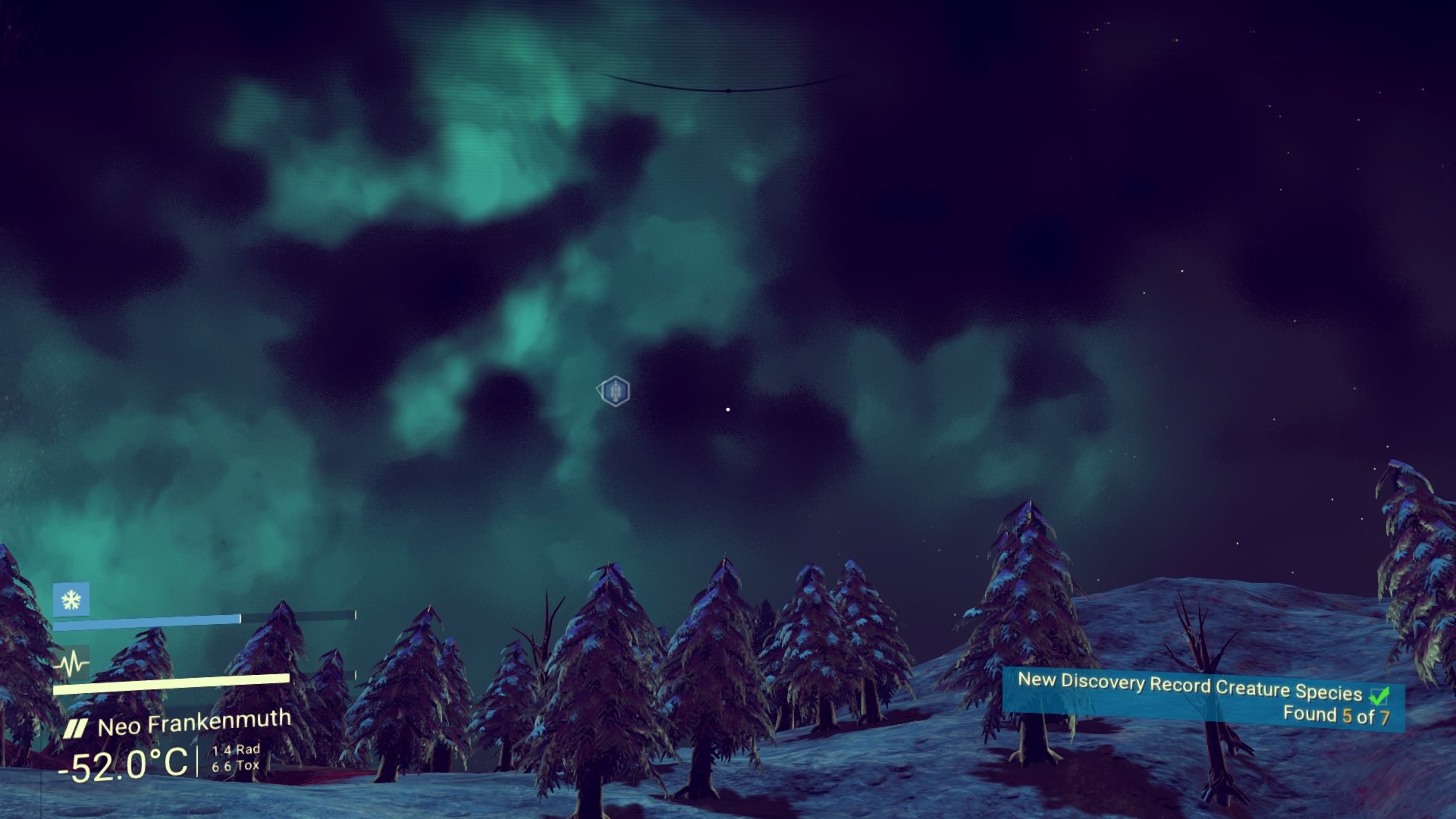Viewport: 1456px width, 819px height.
Task: Click the green discovery checkmark
Action: coord(1379,694)
